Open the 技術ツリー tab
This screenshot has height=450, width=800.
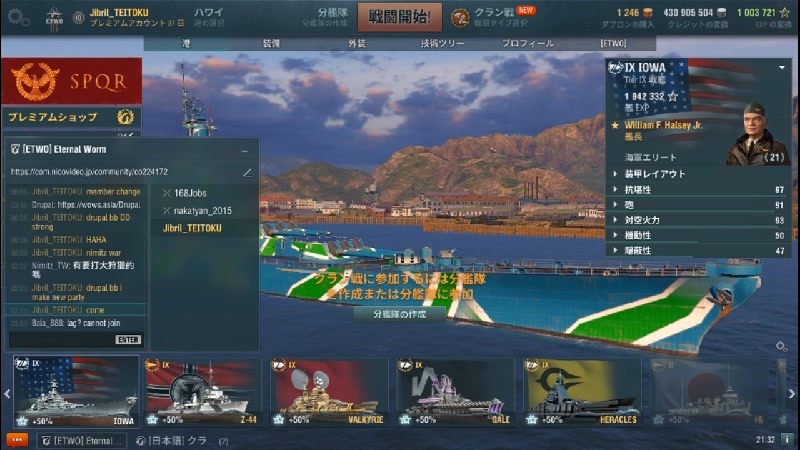(442, 44)
